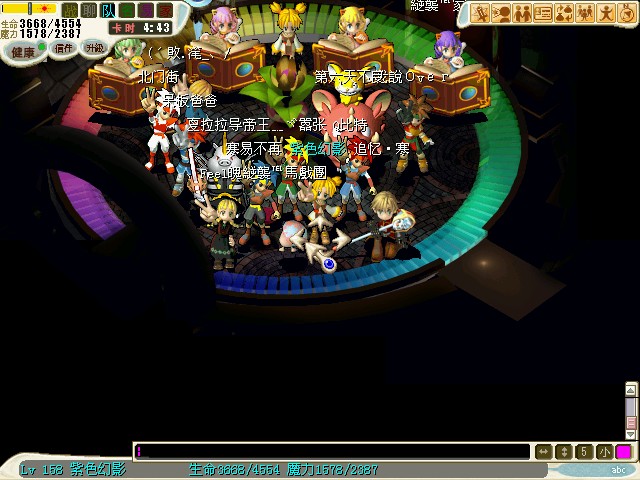Open the 信件 mail button
The image size is (640, 480).
pos(65,47)
